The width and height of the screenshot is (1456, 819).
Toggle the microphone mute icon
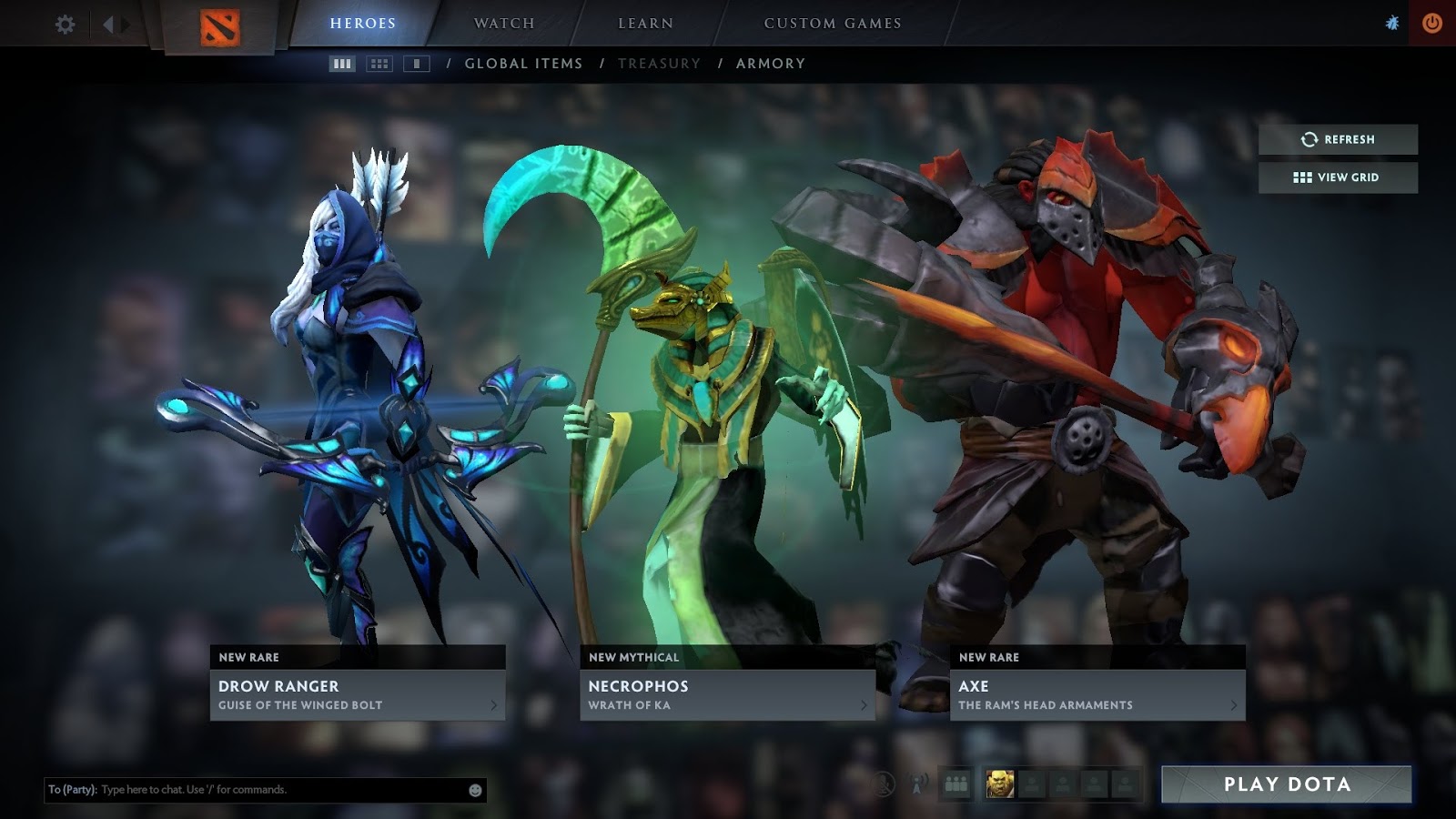[x=883, y=784]
